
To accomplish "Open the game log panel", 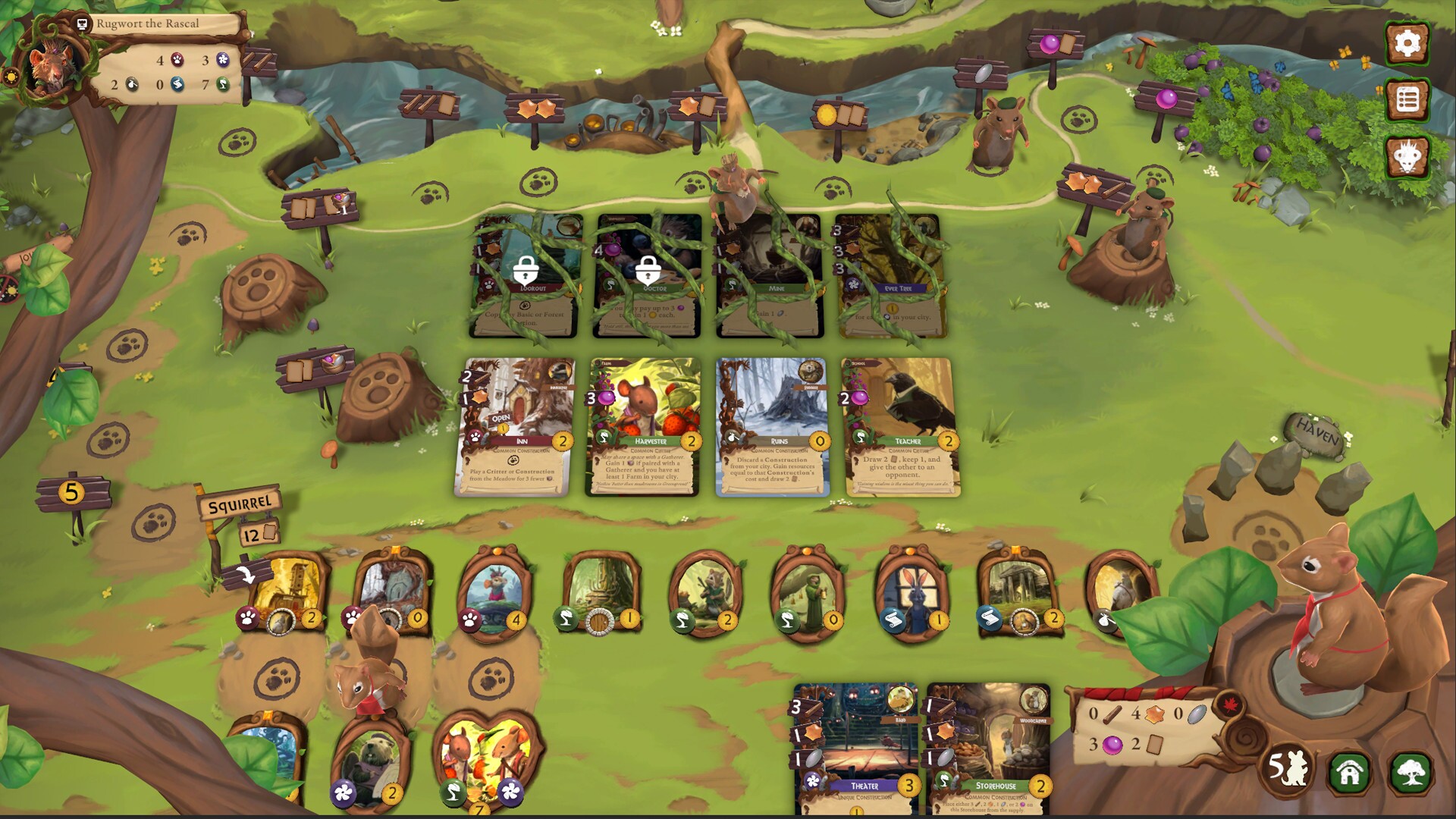I will tap(1409, 99).
